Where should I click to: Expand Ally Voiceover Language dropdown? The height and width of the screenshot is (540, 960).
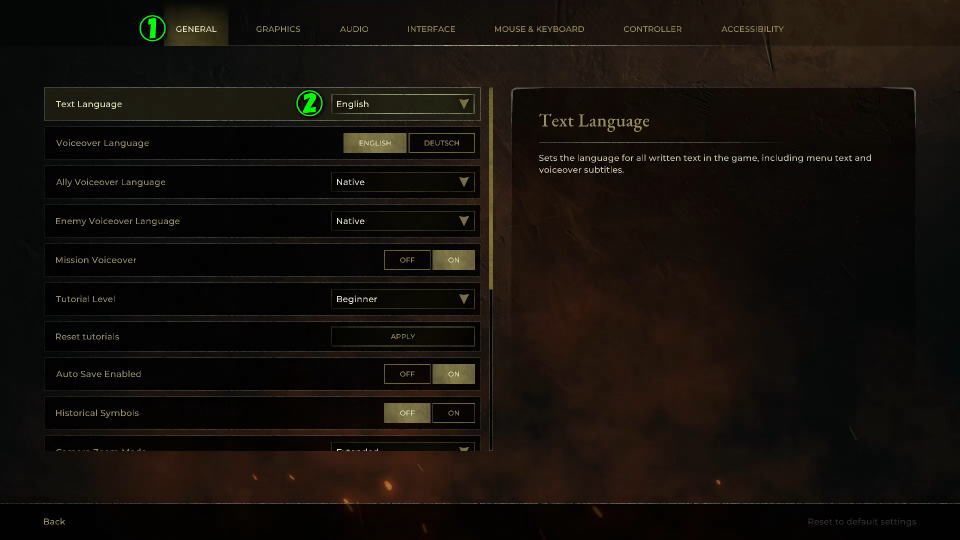[x=402, y=182]
